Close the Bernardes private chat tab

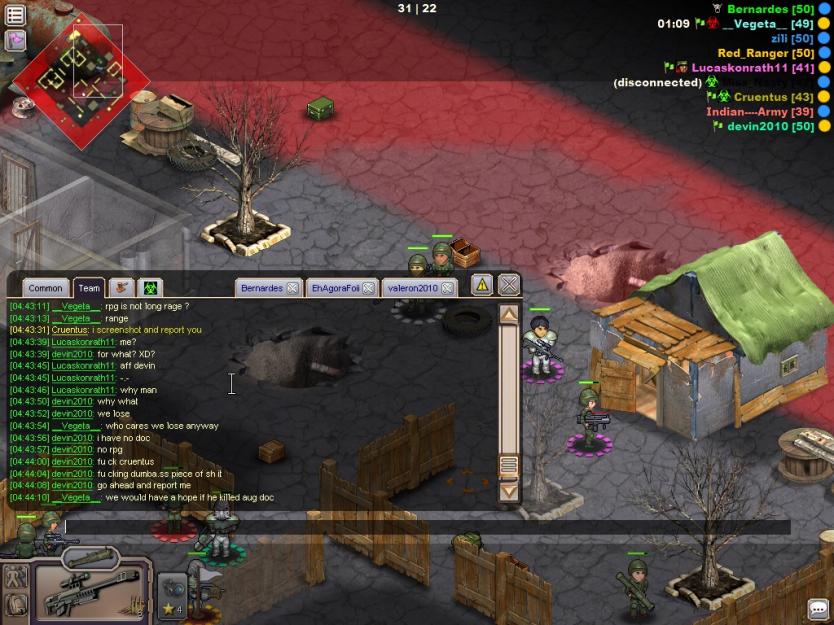tap(292, 288)
